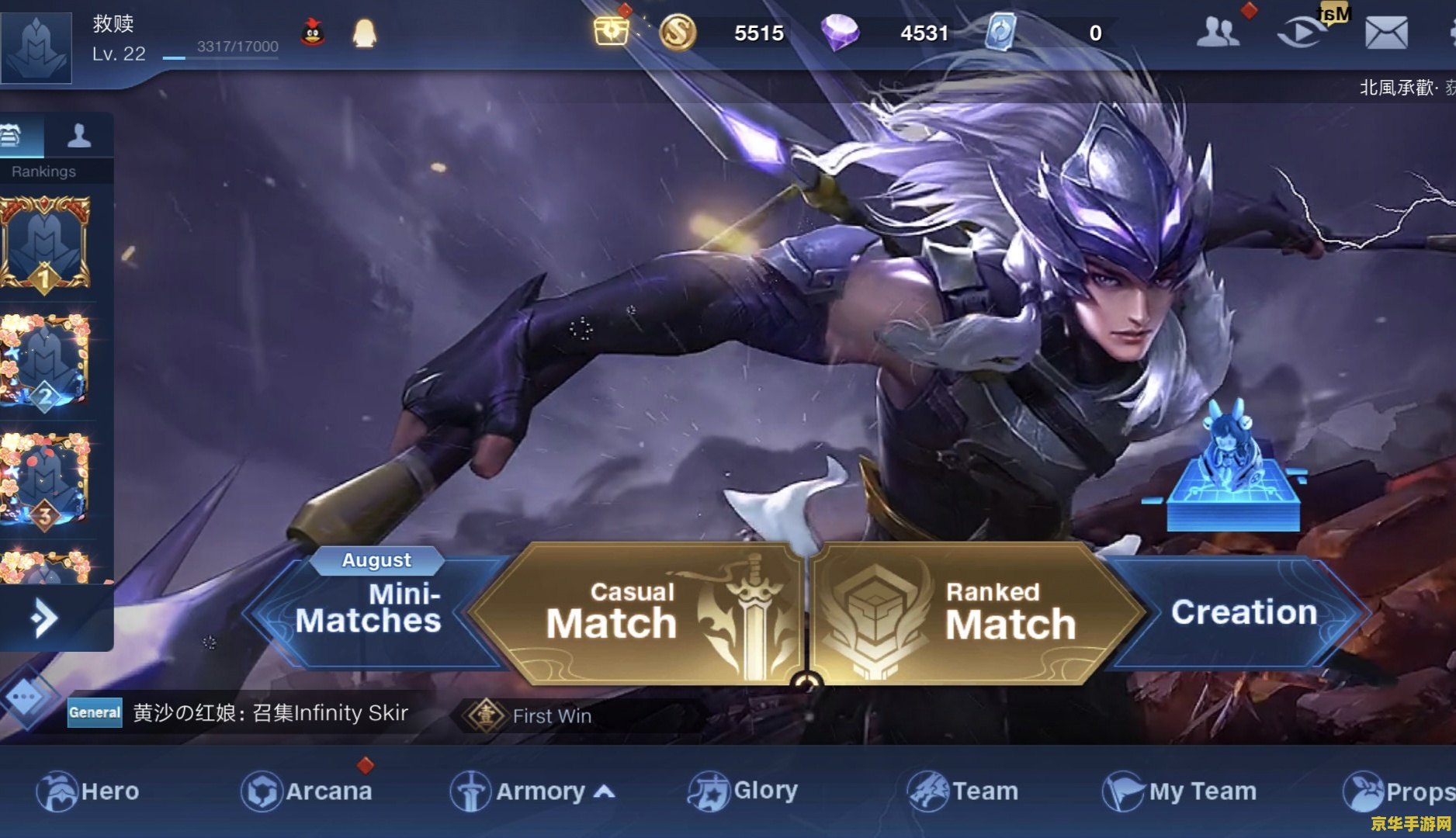View the Glory section
Viewport: 1456px width, 838px height.
tap(743, 791)
